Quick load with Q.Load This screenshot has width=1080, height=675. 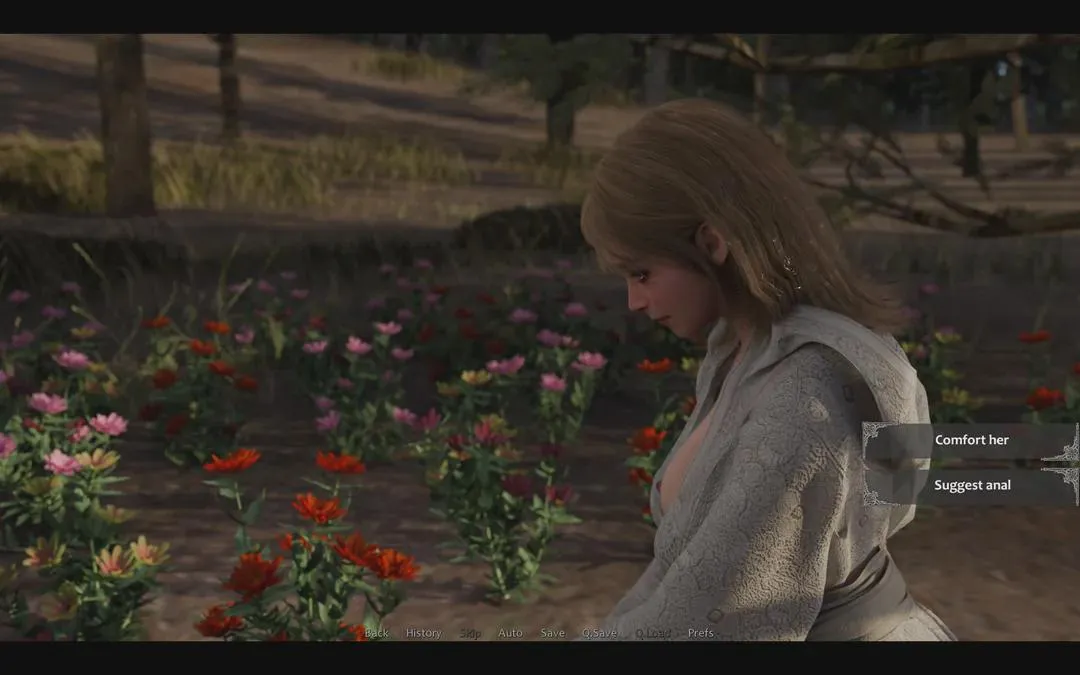point(653,633)
